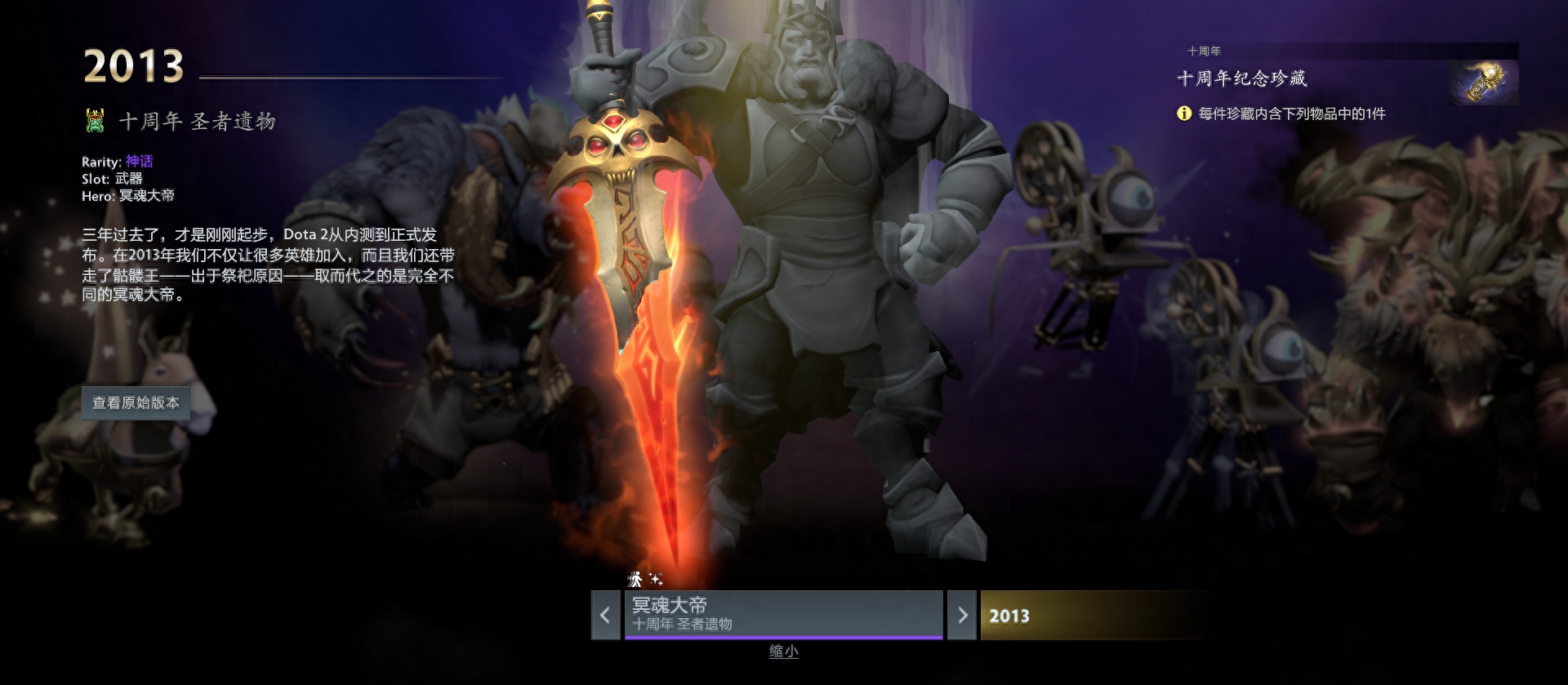The image size is (1568, 685).
Task: Go to the previous item with left arrow
Action: 605,616
